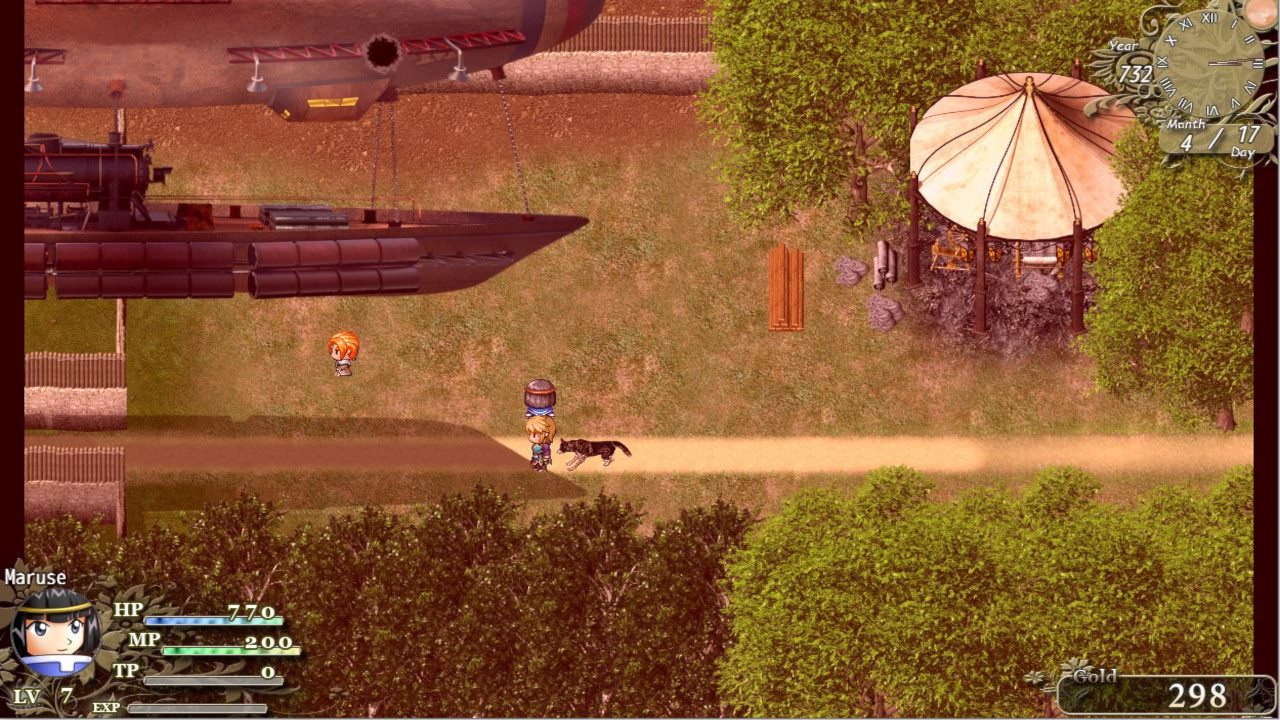Click the Maruse name label
This screenshot has height=720, width=1280.
pos(35,577)
